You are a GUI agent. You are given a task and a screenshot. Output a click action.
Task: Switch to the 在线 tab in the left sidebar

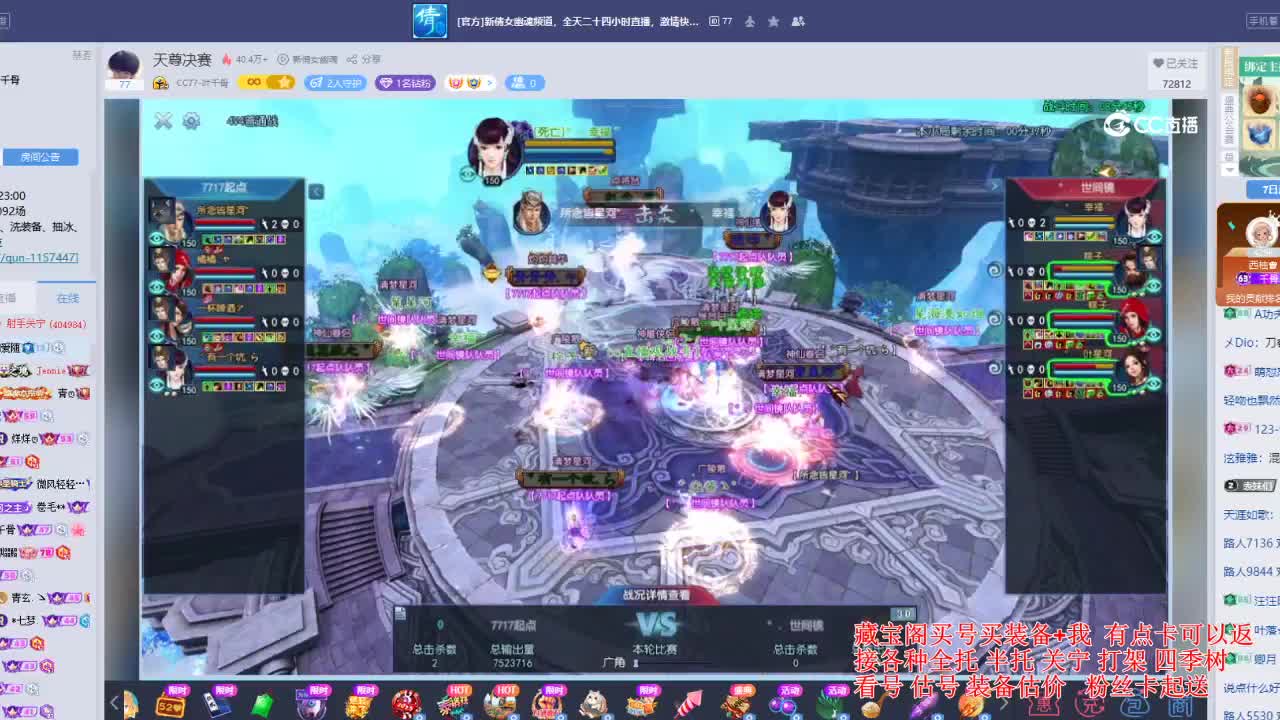tap(67, 296)
